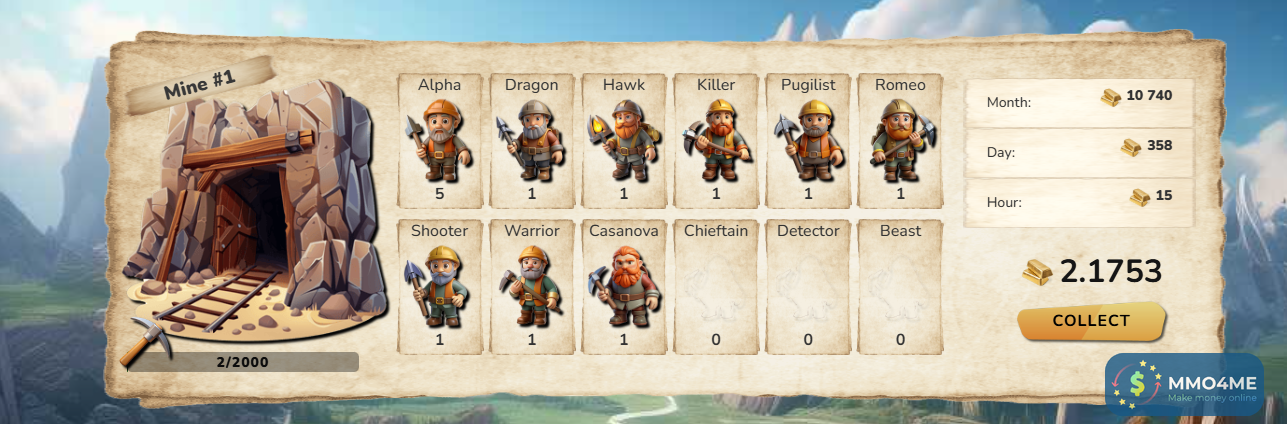This screenshot has height=424, width=1287.
Task: Click the Killer dwarf card
Action: pos(716,140)
